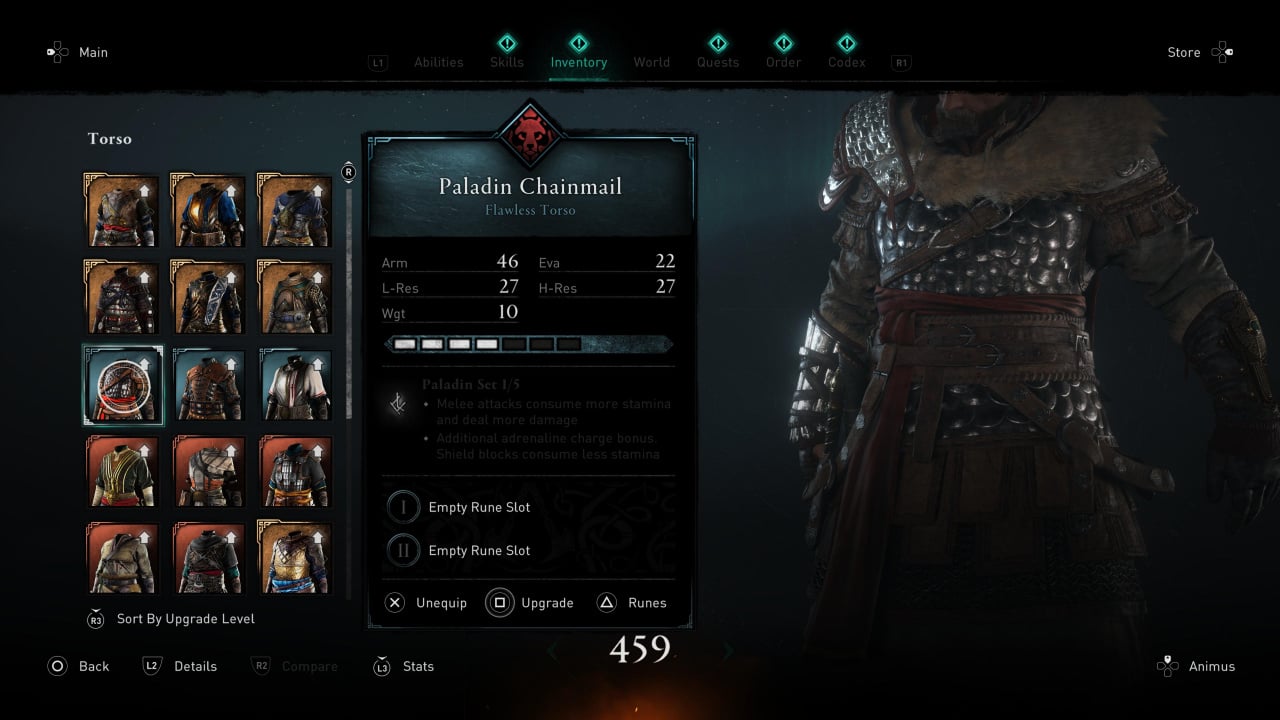
Task: Go Back from the inventory
Action: click(x=78, y=666)
